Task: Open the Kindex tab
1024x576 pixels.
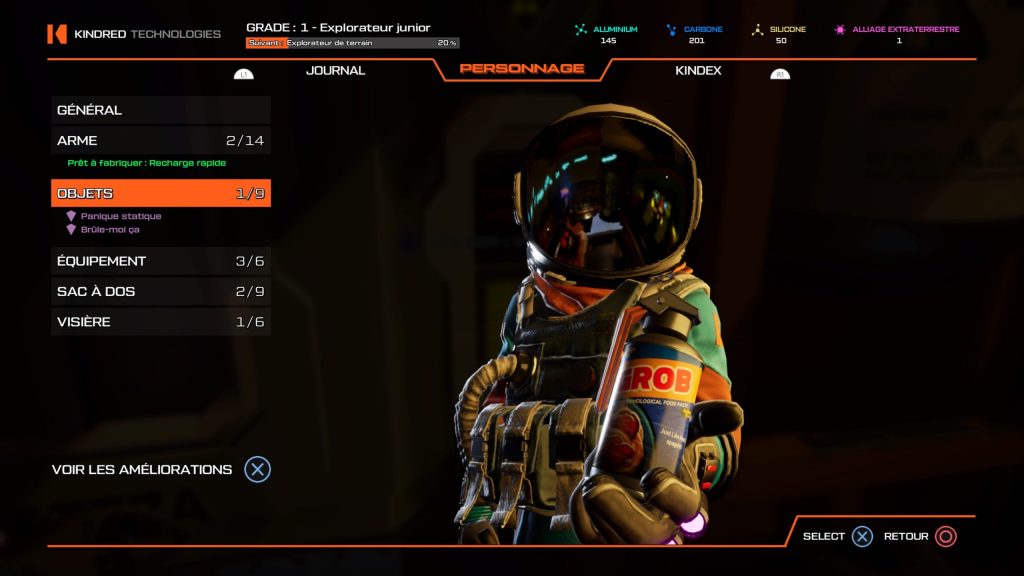Action: pyautogui.click(x=698, y=70)
